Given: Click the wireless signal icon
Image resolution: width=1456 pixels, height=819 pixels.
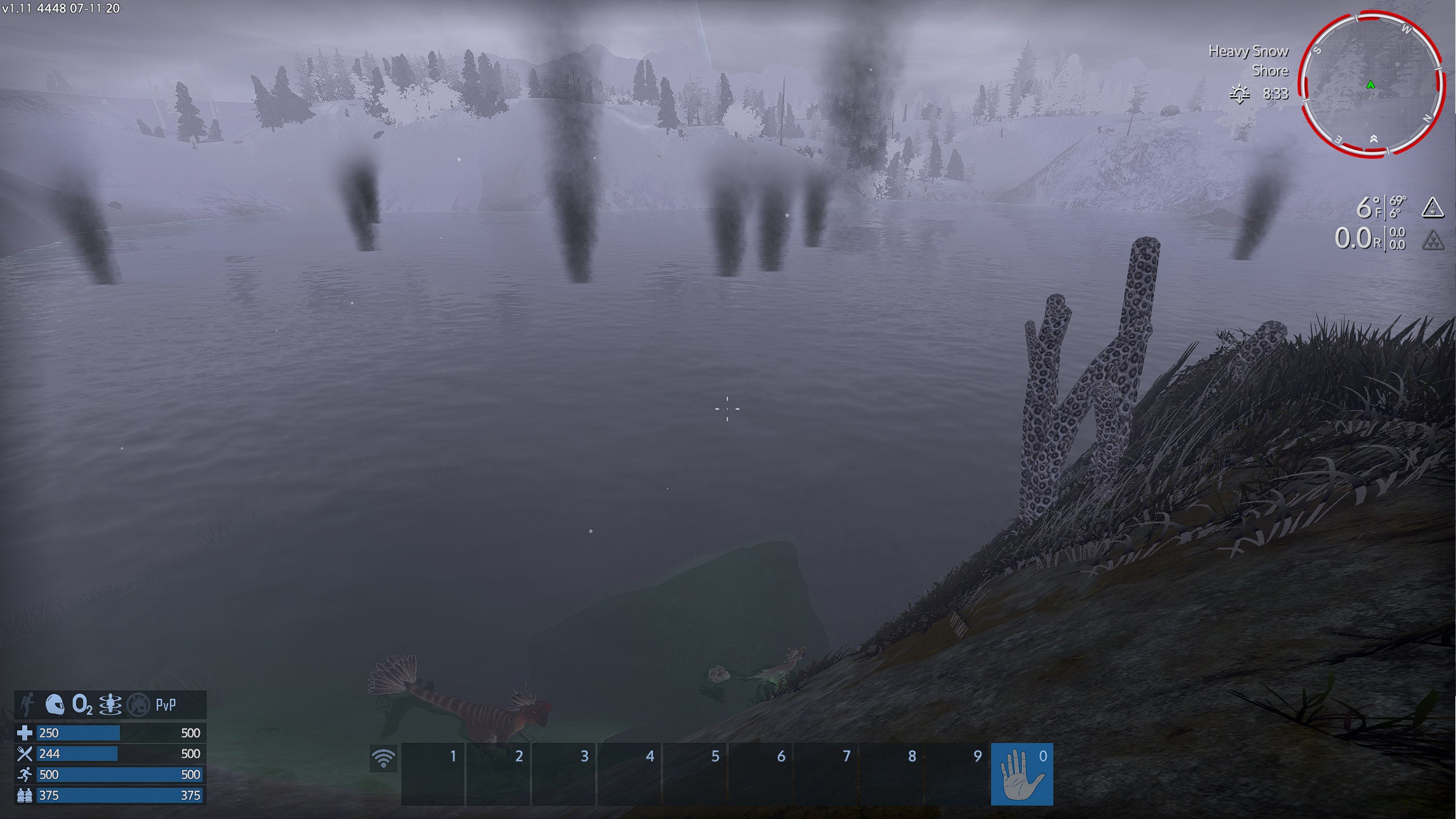Looking at the screenshot, I should (x=383, y=758).
